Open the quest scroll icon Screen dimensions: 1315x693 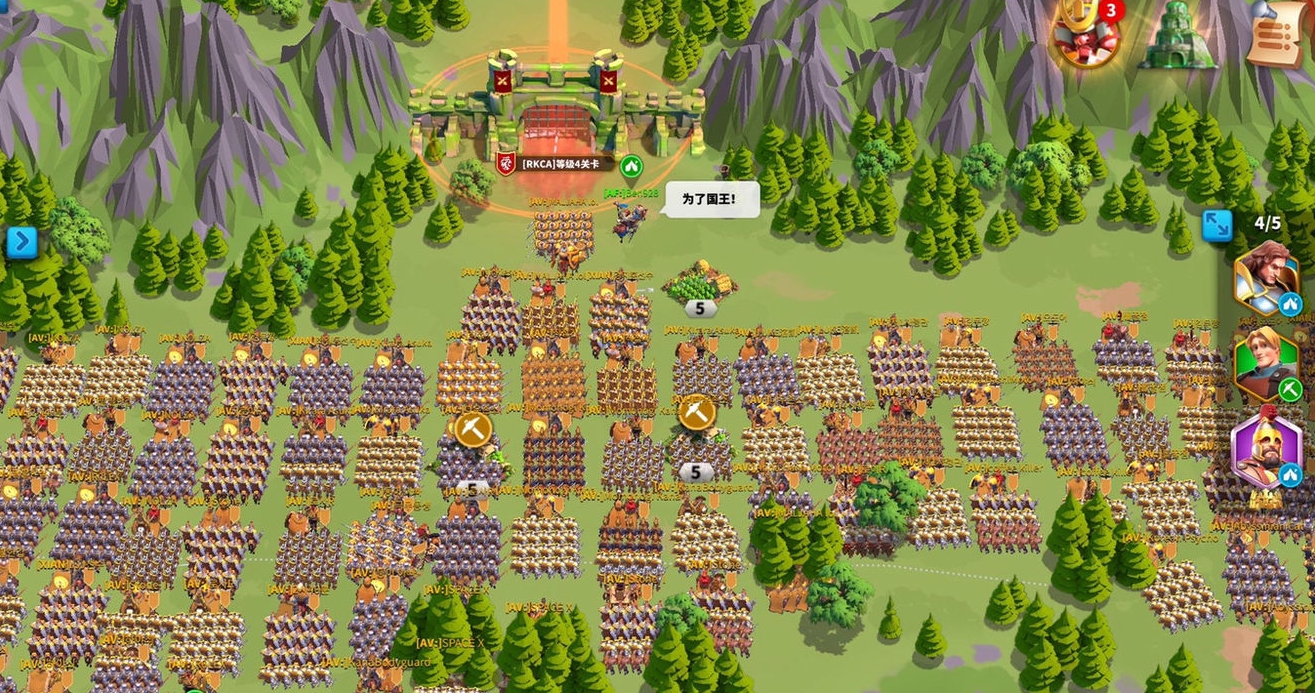coord(1279,34)
